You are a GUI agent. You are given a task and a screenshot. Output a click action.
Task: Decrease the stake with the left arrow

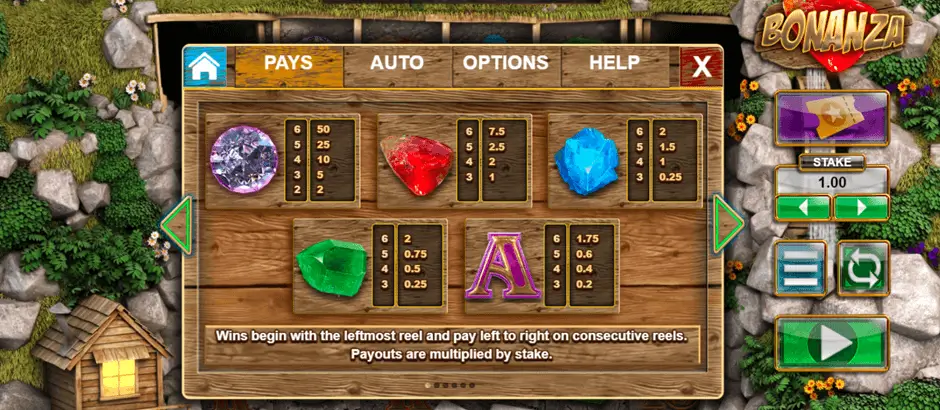pos(803,208)
